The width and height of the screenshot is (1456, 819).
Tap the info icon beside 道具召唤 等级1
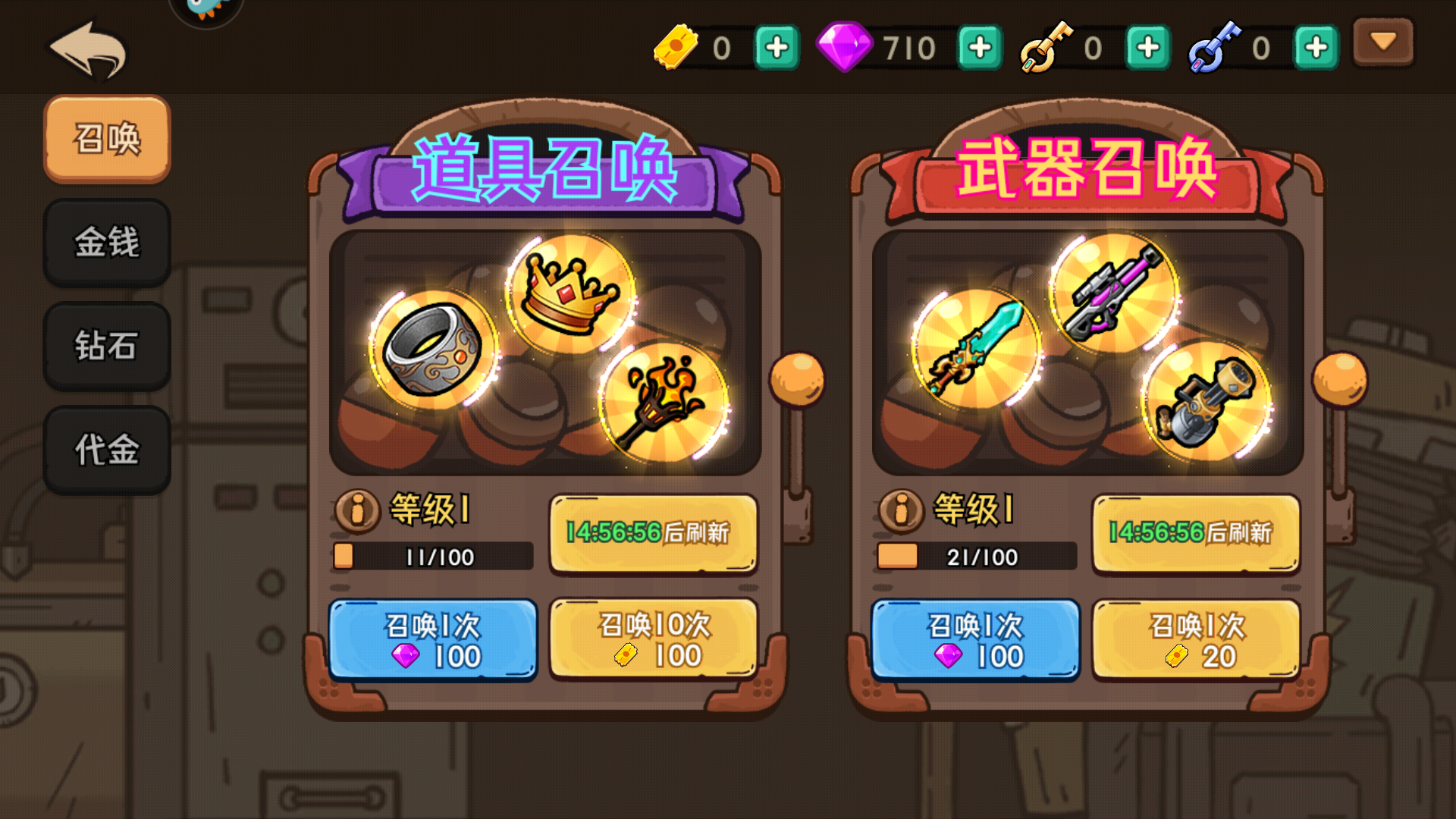[356, 513]
